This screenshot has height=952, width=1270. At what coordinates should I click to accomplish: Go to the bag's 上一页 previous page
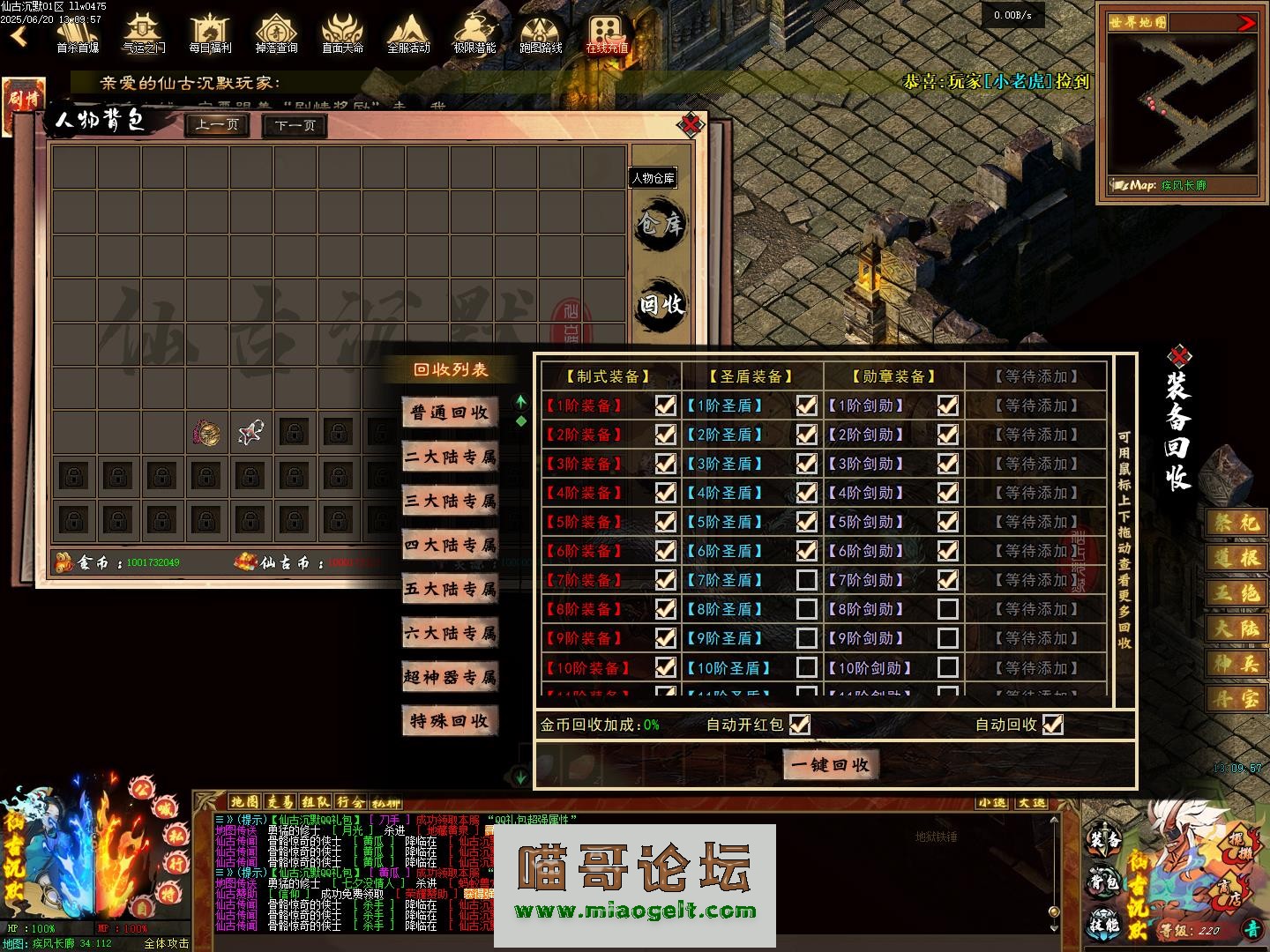tap(217, 125)
